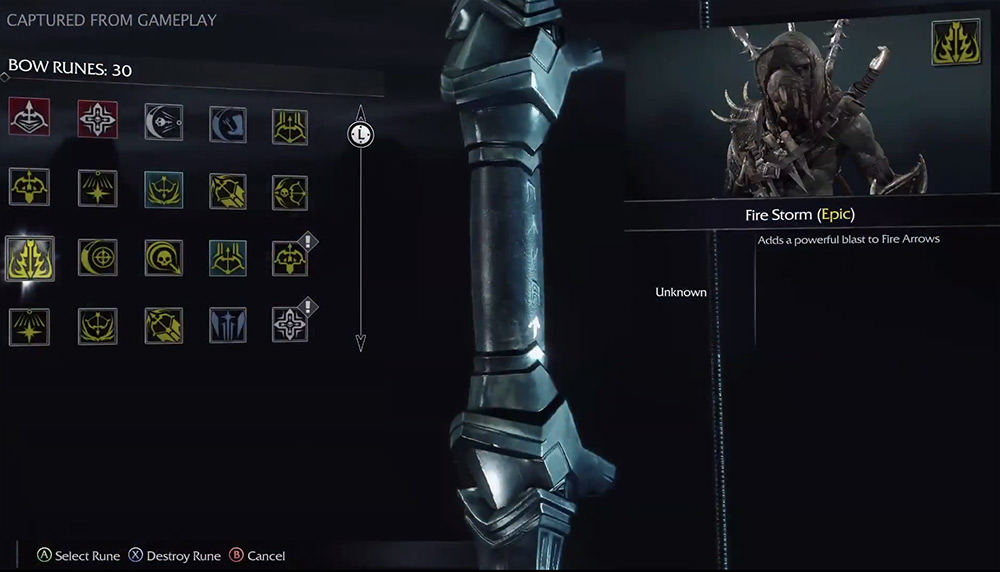This screenshot has height=572, width=1000.
Task: Select the red four-pointed cross rune
Action: click(x=97, y=119)
